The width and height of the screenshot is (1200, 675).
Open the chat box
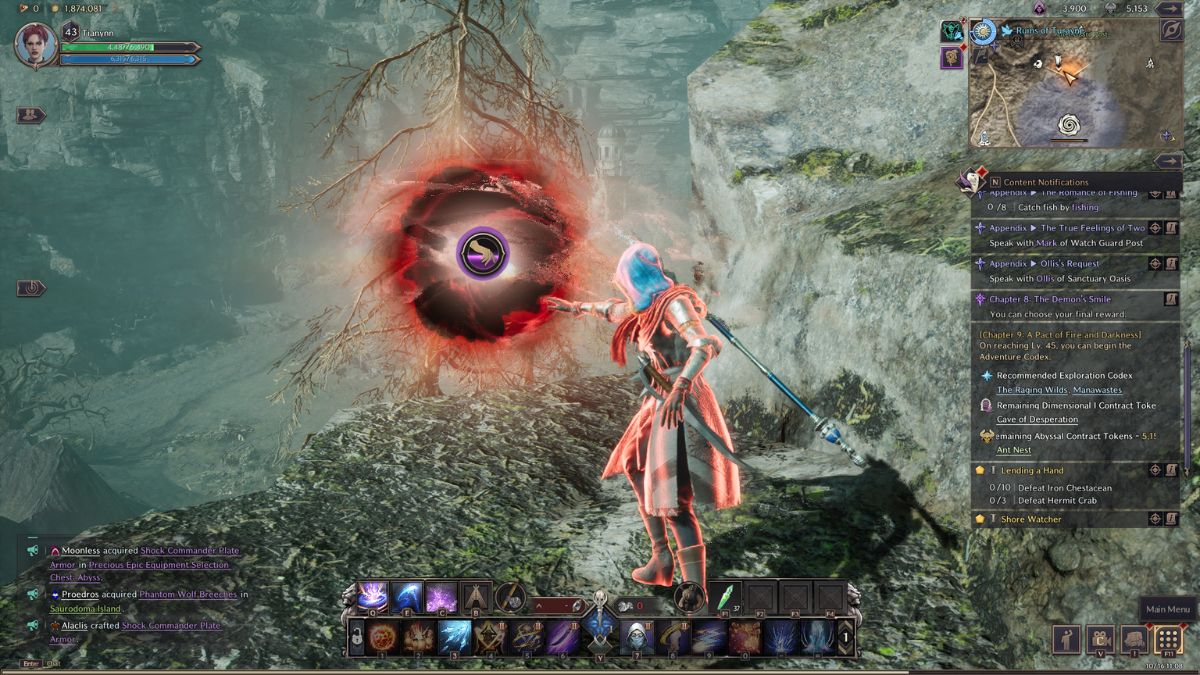click(x=53, y=663)
